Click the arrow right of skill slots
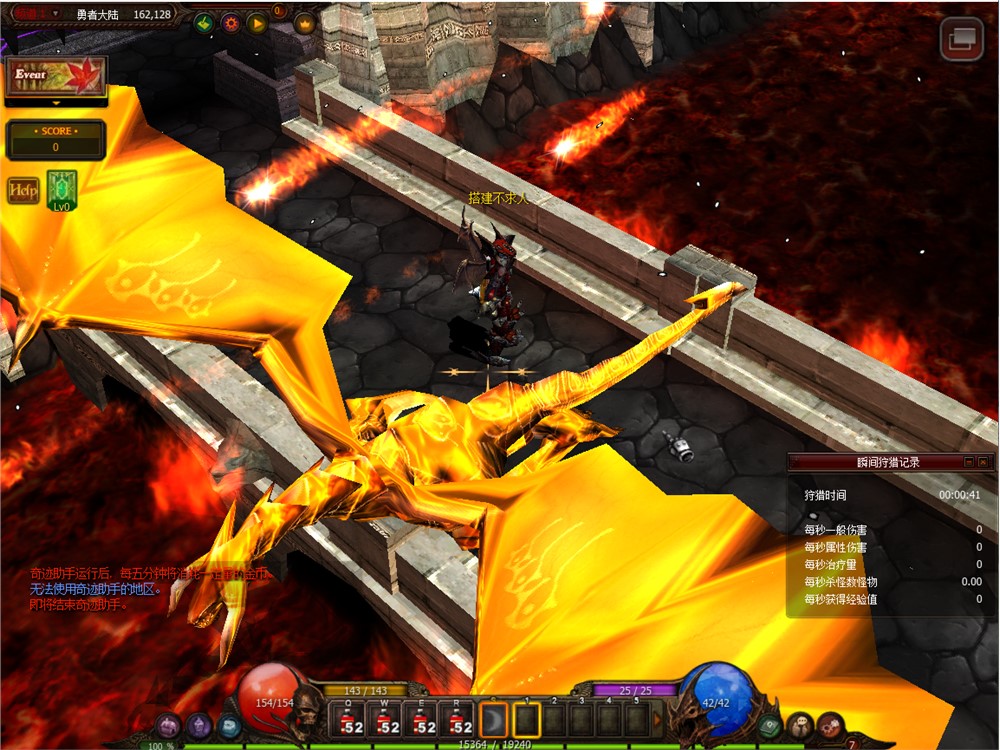This screenshot has height=750, width=1000. [x=657, y=720]
